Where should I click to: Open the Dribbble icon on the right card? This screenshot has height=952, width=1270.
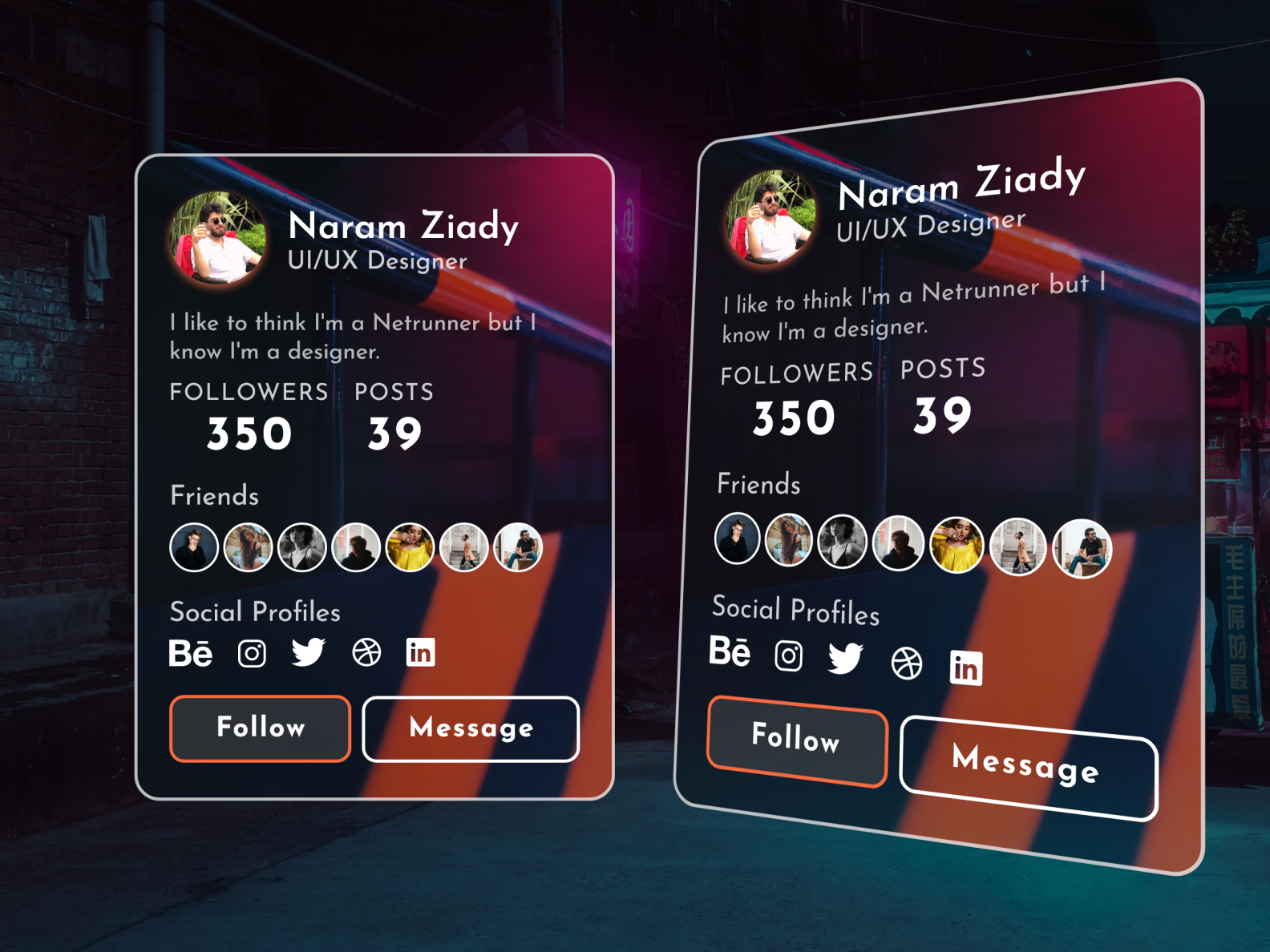click(906, 664)
